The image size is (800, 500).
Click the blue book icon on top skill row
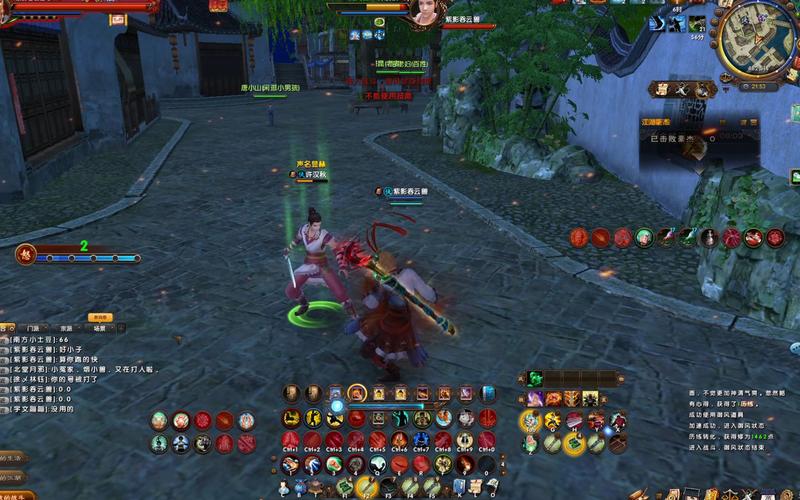(488, 393)
